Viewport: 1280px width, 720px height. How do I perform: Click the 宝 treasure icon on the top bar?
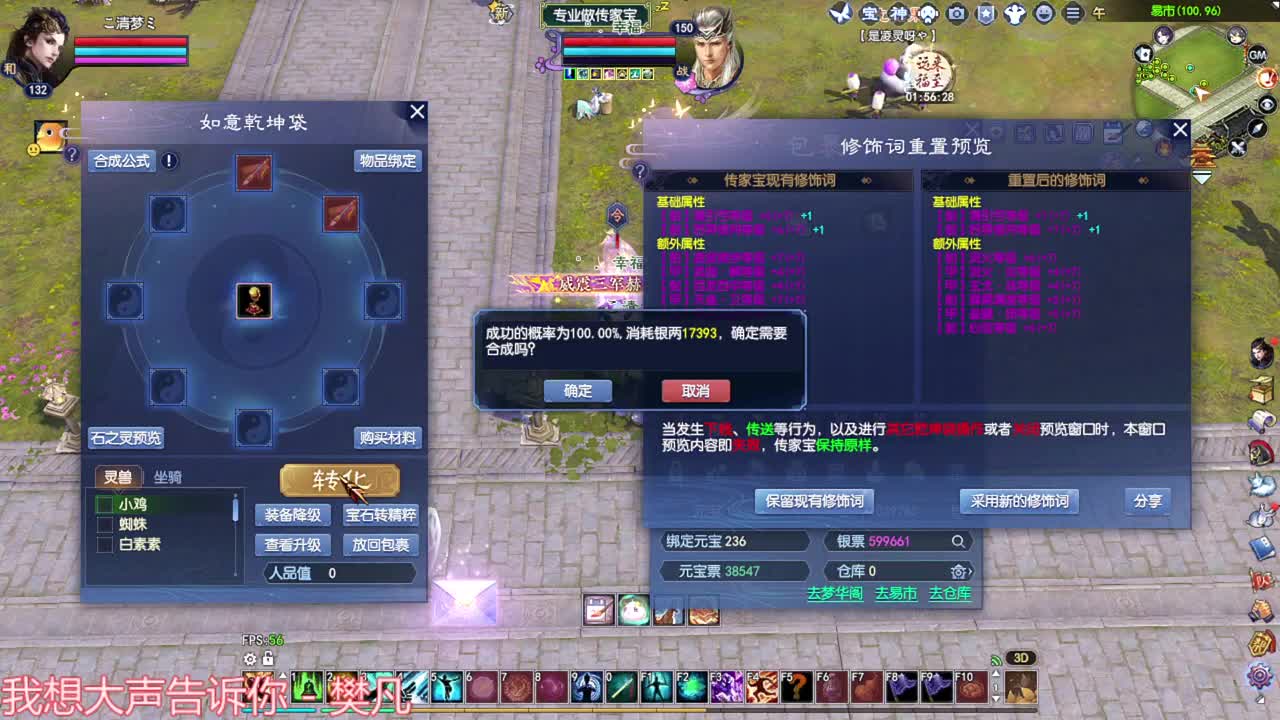tap(868, 13)
